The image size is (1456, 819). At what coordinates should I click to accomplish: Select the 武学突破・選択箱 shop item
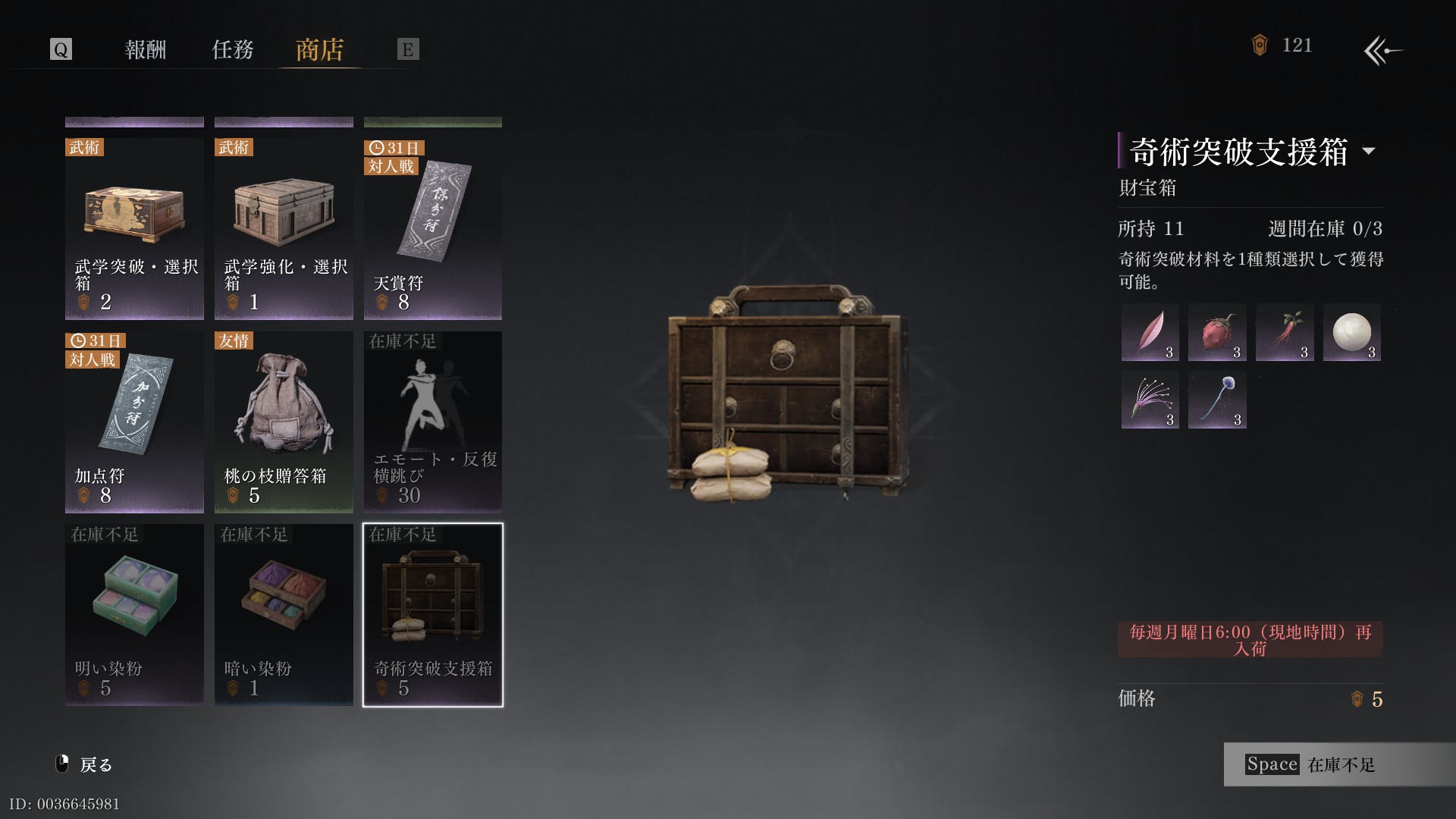(x=134, y=227)
